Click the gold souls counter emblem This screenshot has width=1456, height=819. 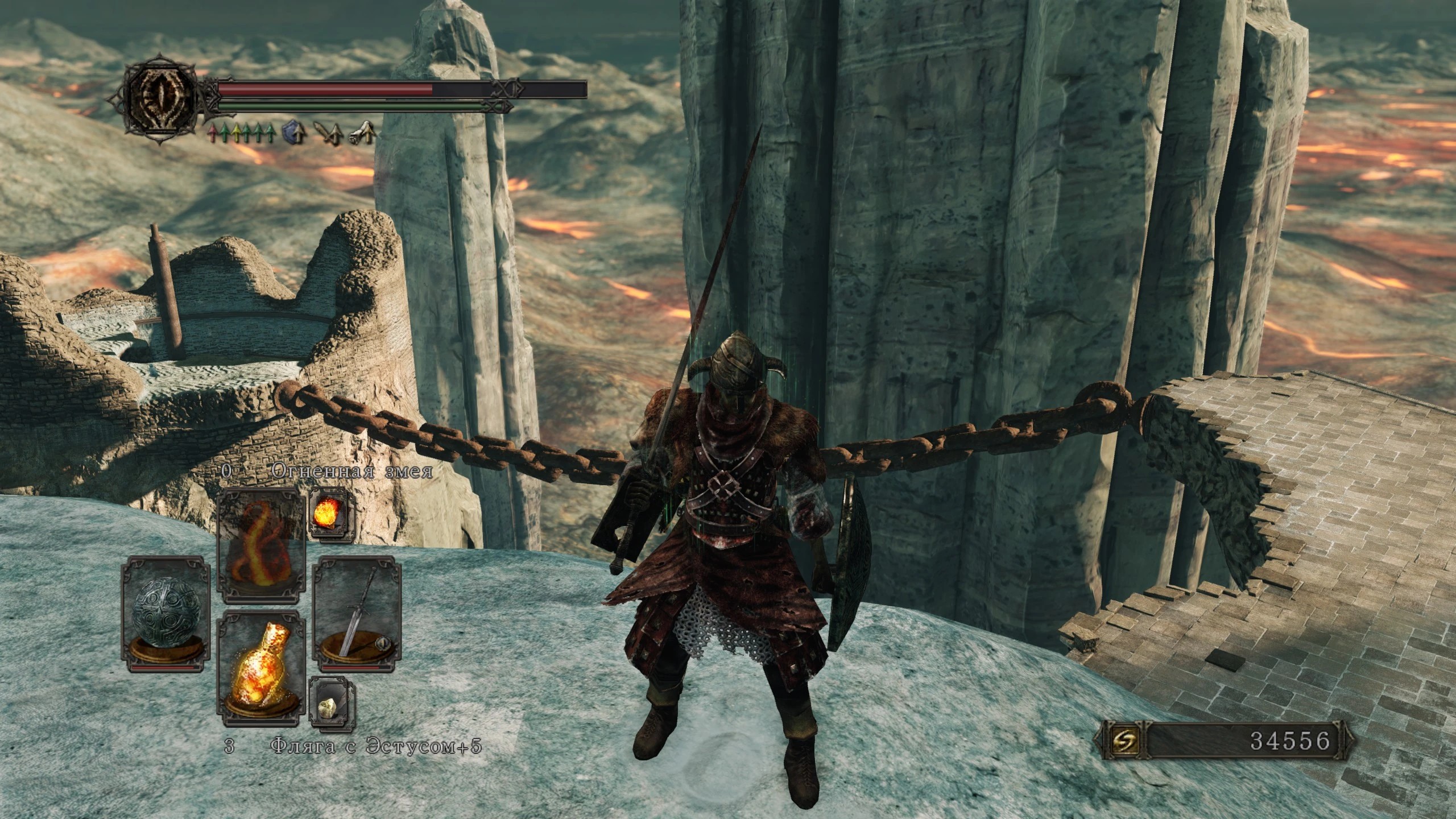click(x=1117, y=740)
